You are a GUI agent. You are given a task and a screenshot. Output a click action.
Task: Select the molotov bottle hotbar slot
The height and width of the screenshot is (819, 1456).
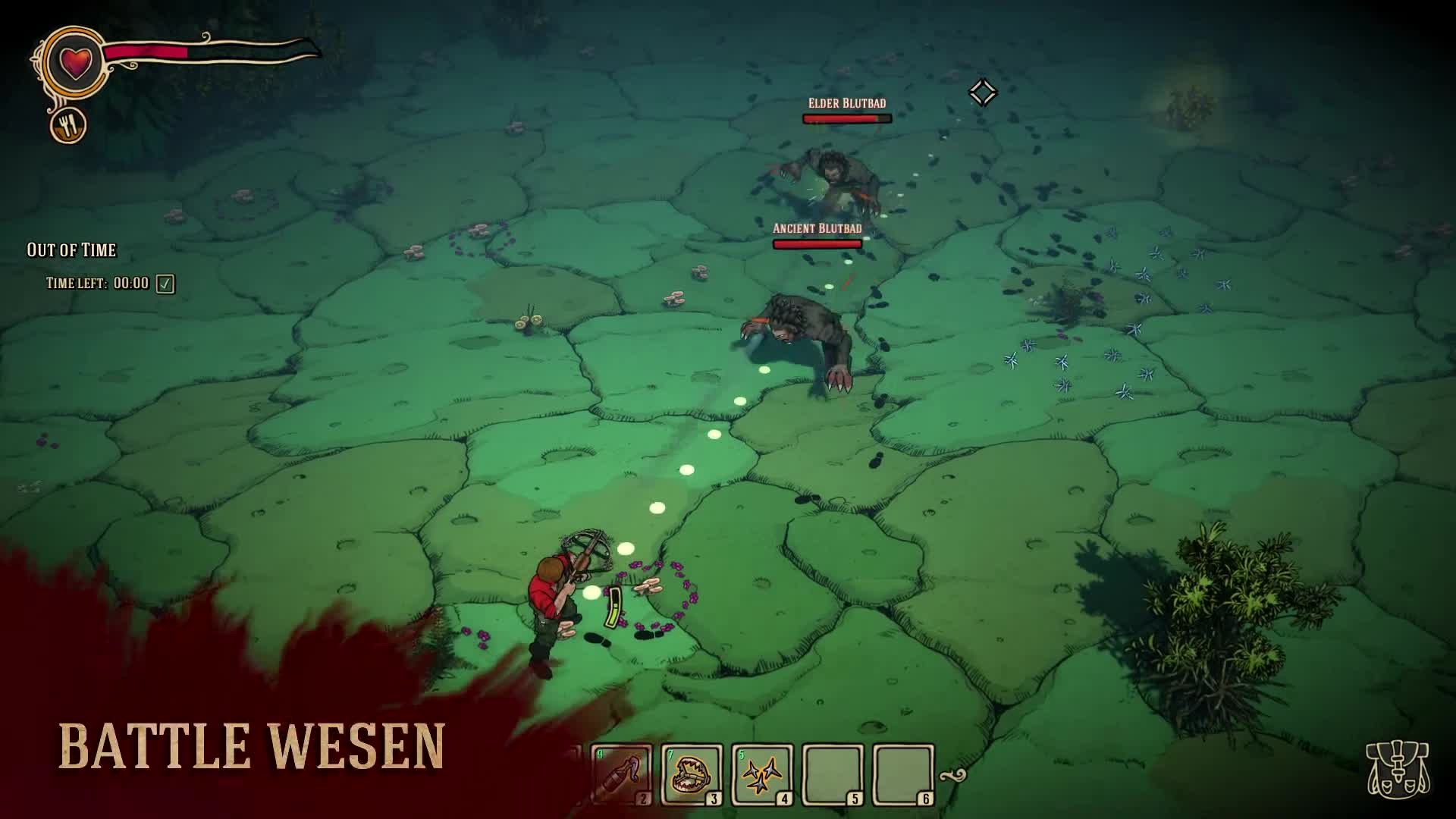click(623, 774)
